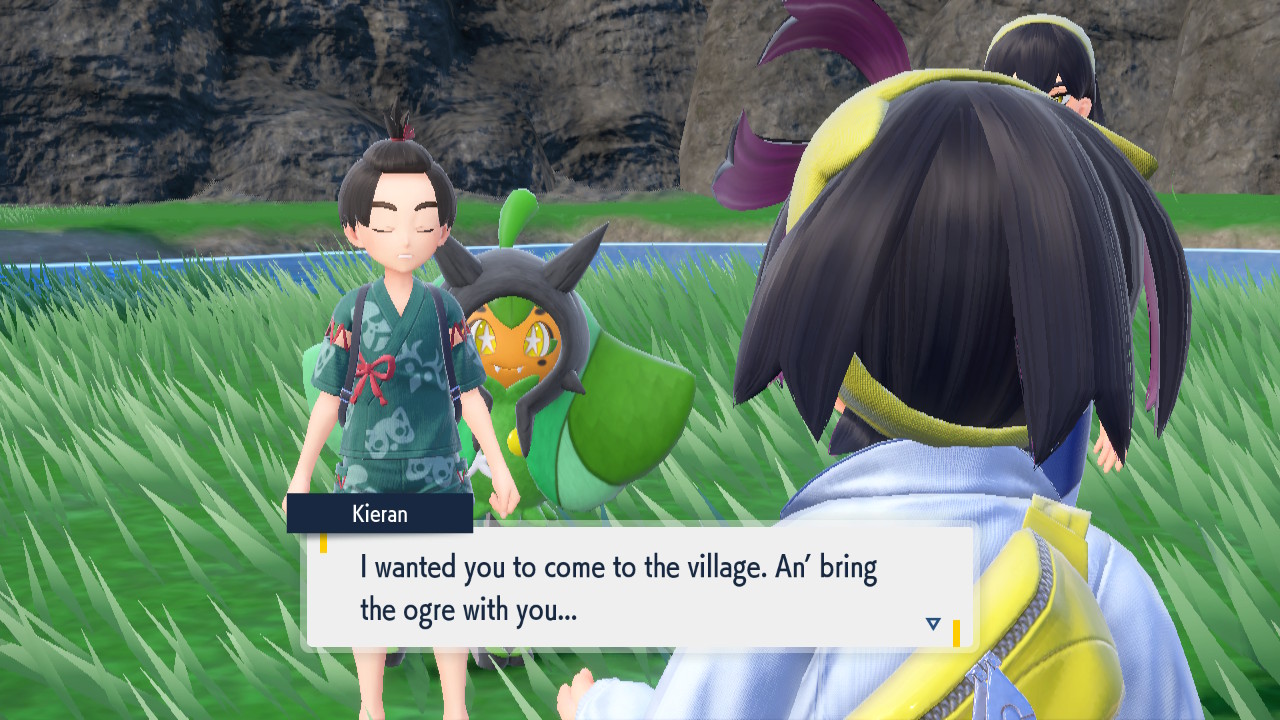Advance dialogue with the down arrow indicator
Screen dimensions: 1280x720
coord(933,624)
